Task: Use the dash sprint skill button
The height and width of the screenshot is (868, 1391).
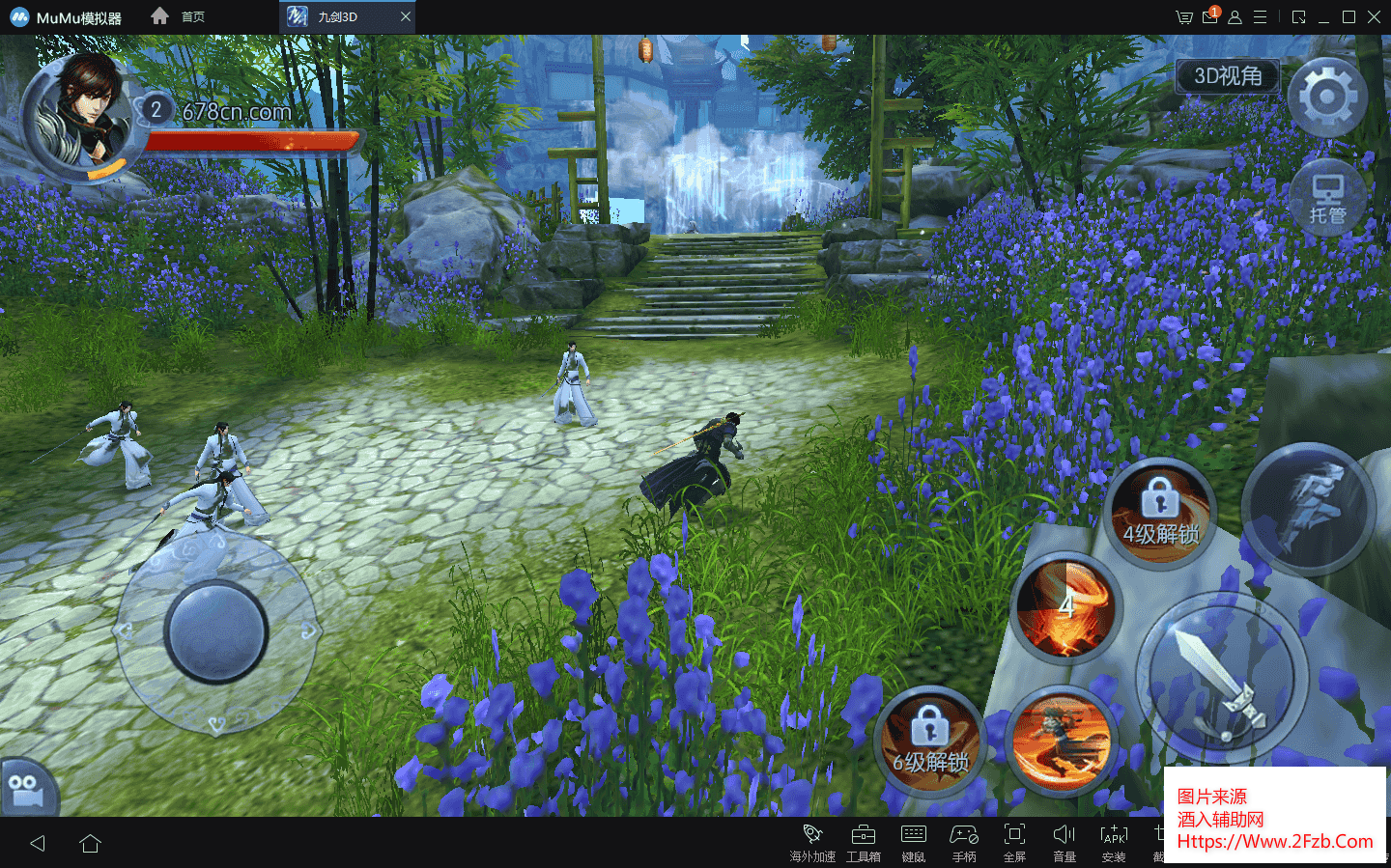Action: (x=1308, y=509)
